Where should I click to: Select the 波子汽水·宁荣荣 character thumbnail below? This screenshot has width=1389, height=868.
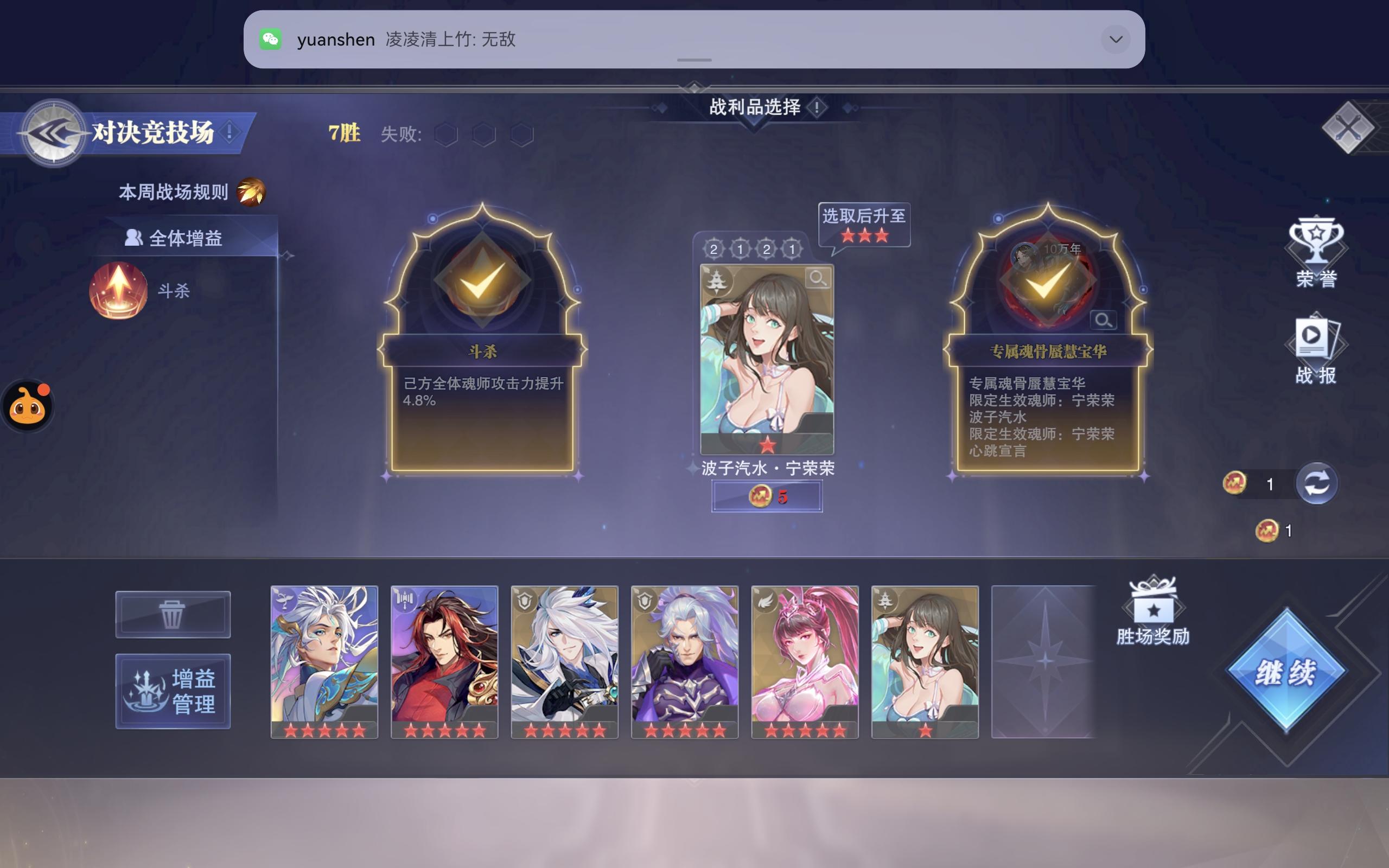coord(924,660)
